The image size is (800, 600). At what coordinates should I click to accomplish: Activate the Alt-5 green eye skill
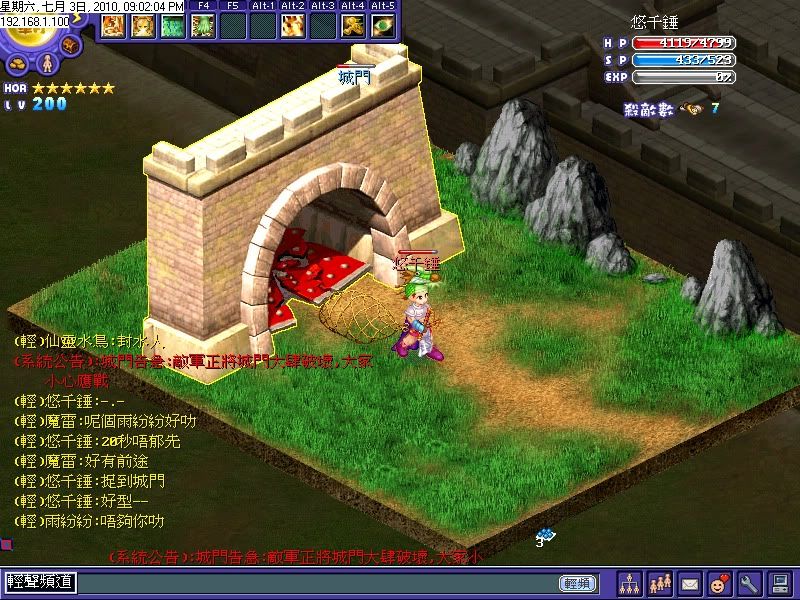(x=383, y=26)
